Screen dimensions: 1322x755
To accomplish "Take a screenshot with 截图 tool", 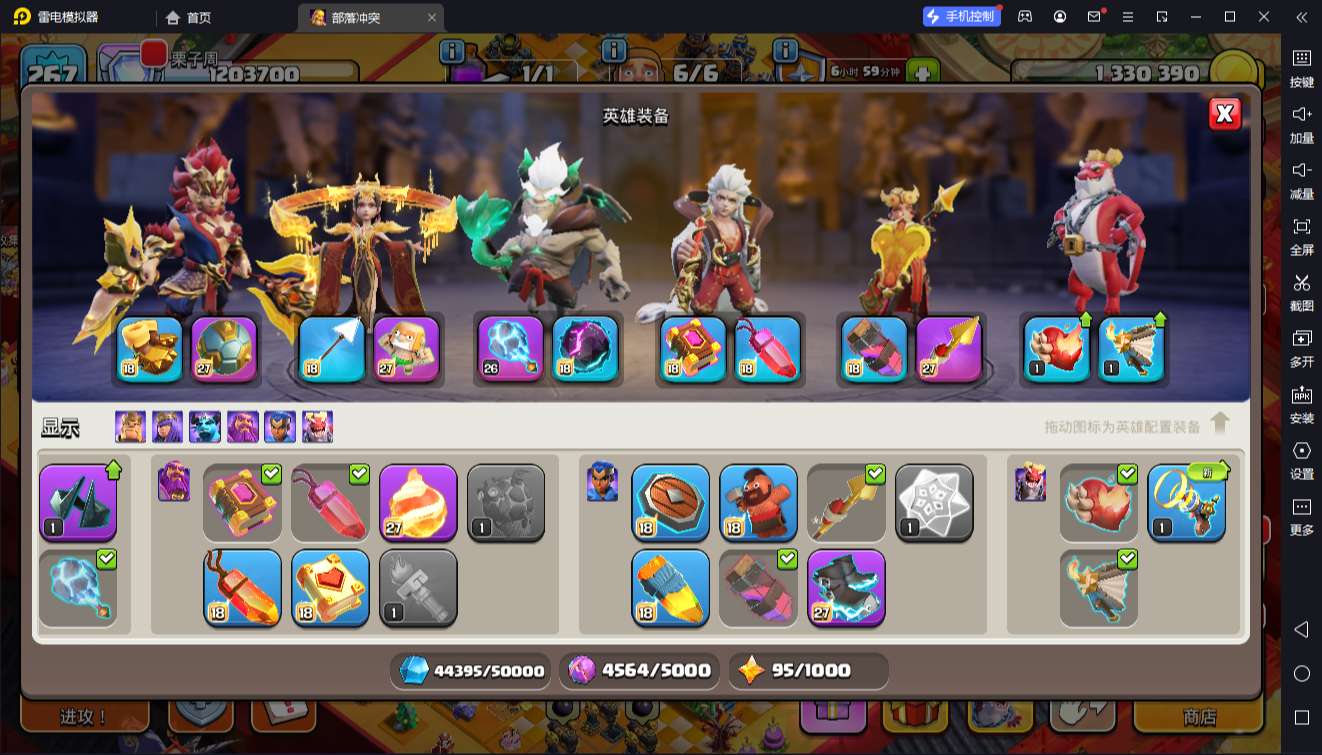I will click(1301, 291).
